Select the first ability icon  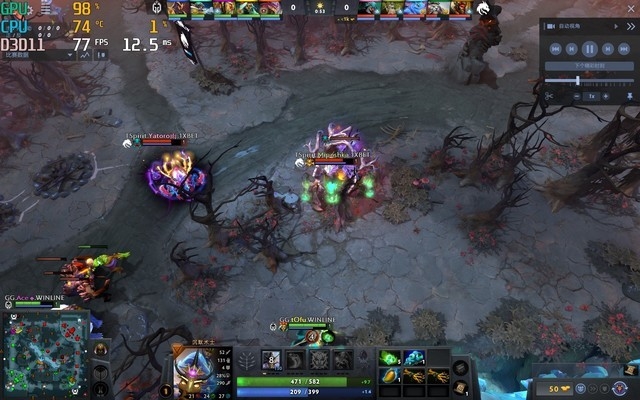(x=273, y=360)
